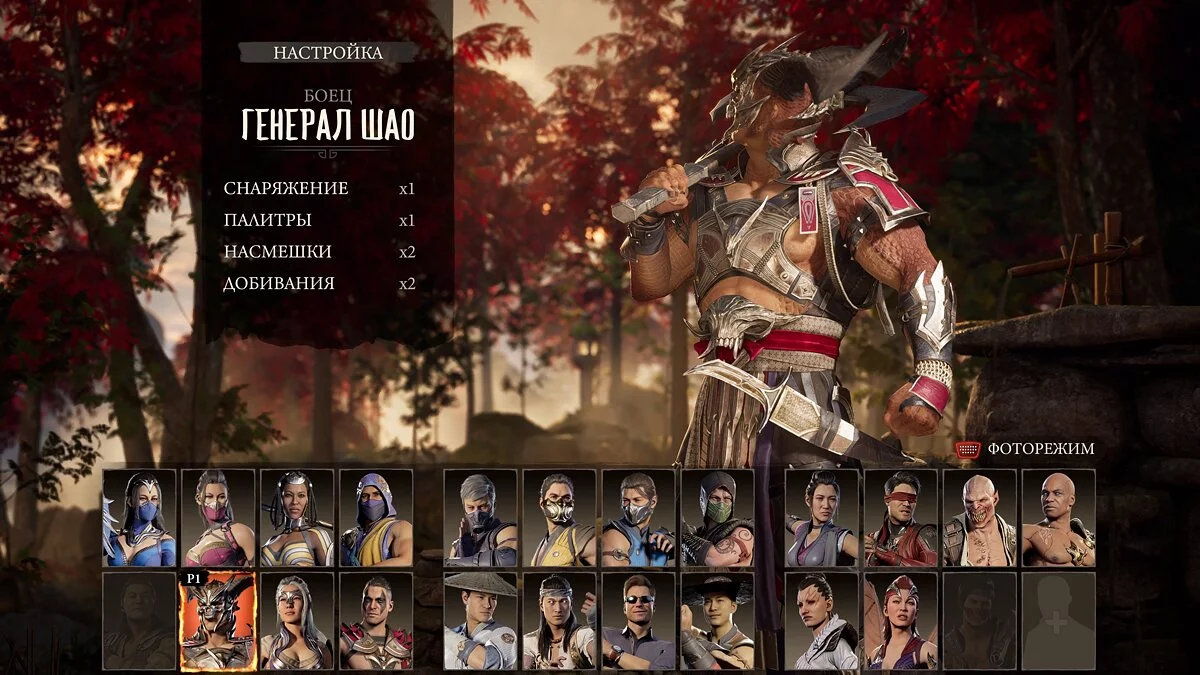Screen dimensions: 1200x675
Task: Click the empty plus-sign fighter slot
Action: point(1058,621)
